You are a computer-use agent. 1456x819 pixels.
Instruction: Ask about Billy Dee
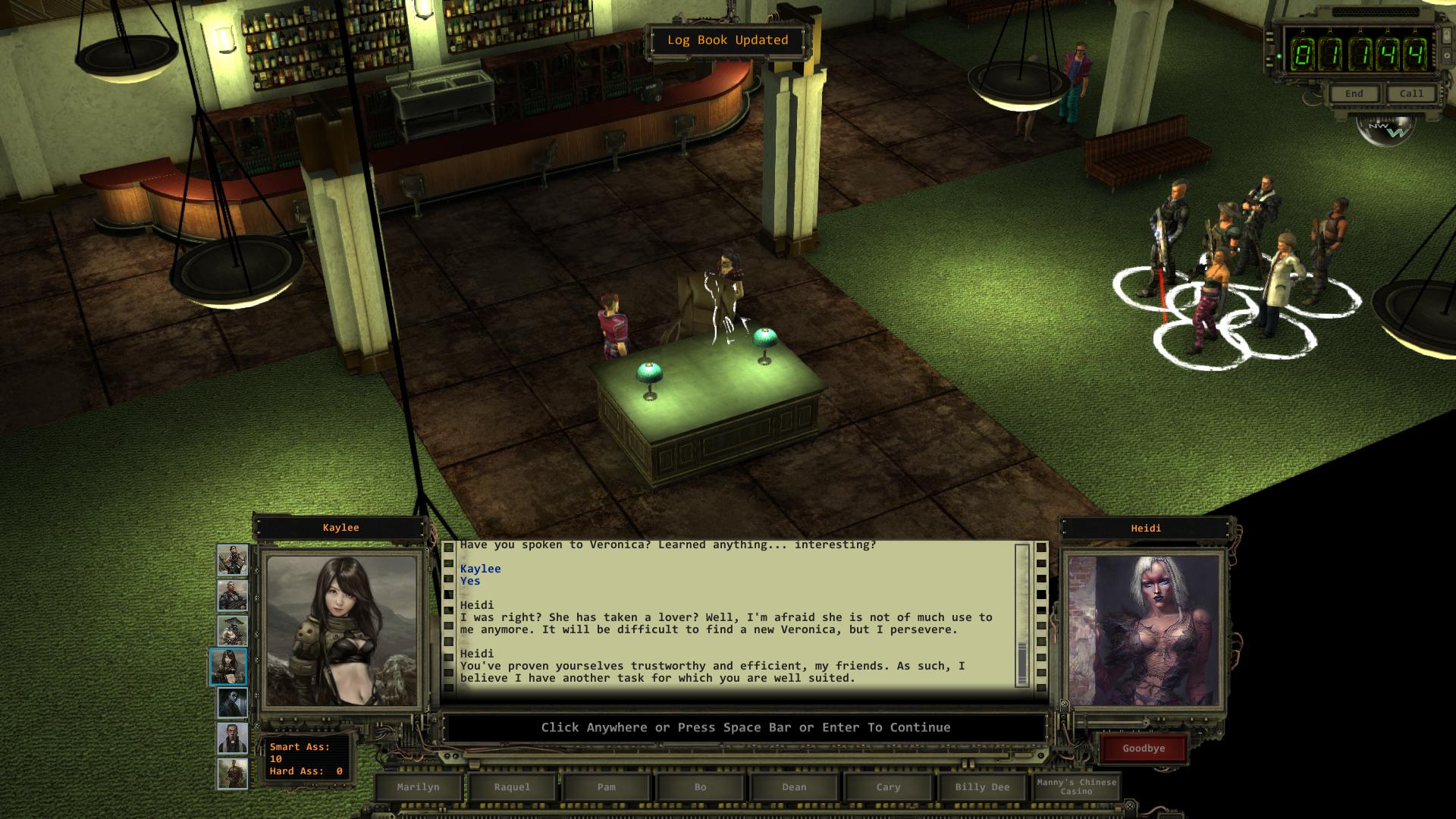(x=982, y=787)
